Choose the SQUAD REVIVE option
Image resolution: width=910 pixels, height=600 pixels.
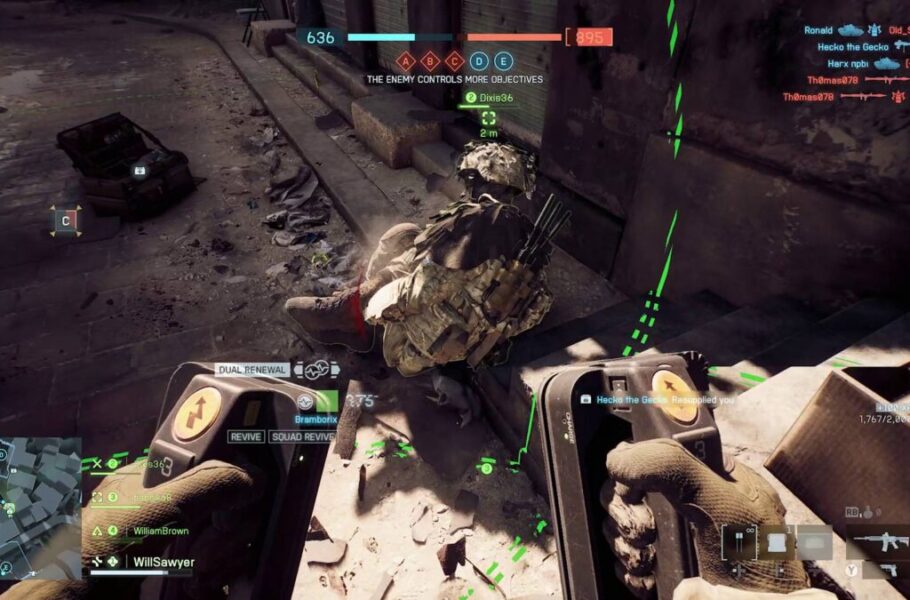point(301,437)
